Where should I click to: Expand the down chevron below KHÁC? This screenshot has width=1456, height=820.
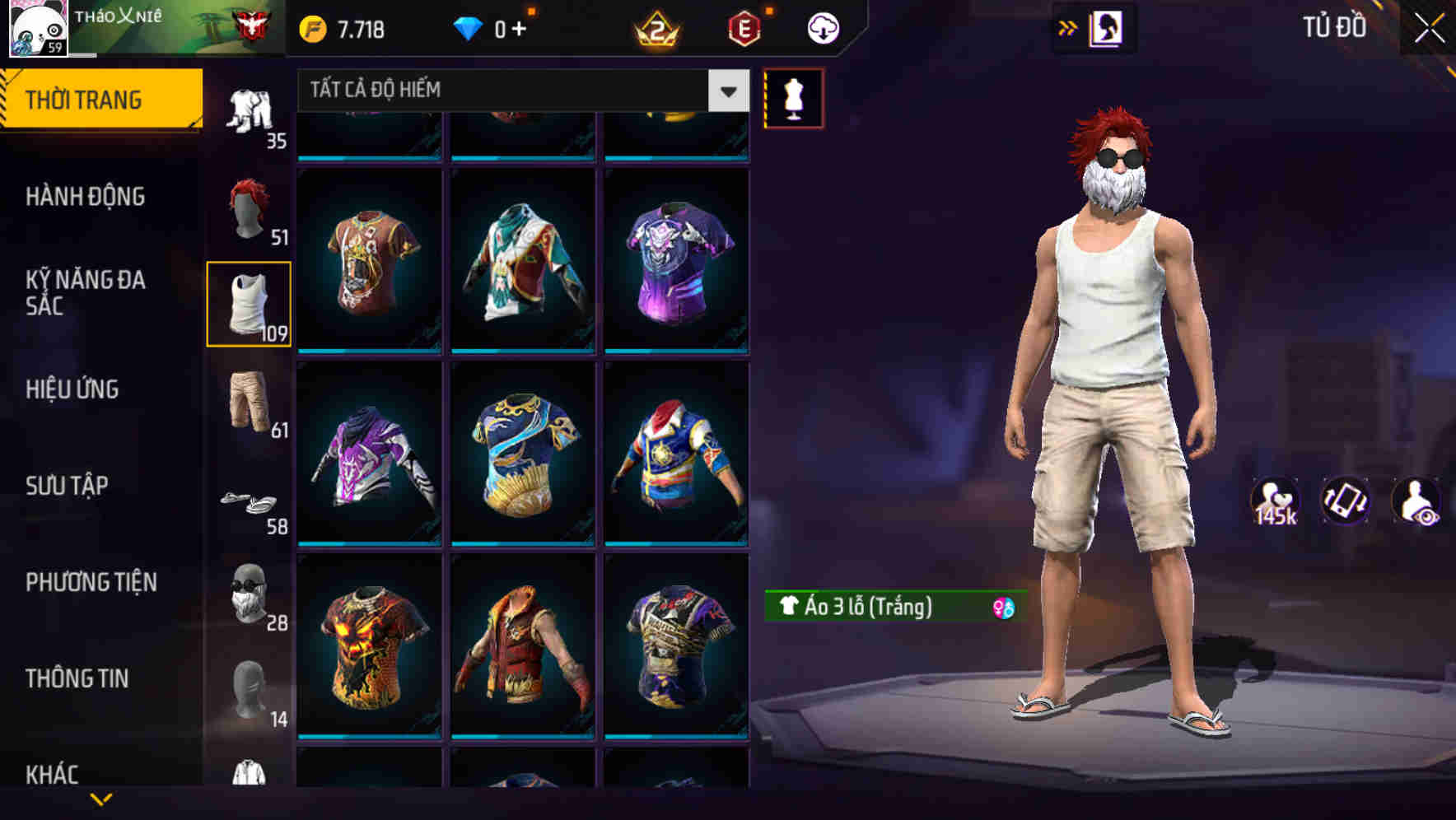click(102, 800)
